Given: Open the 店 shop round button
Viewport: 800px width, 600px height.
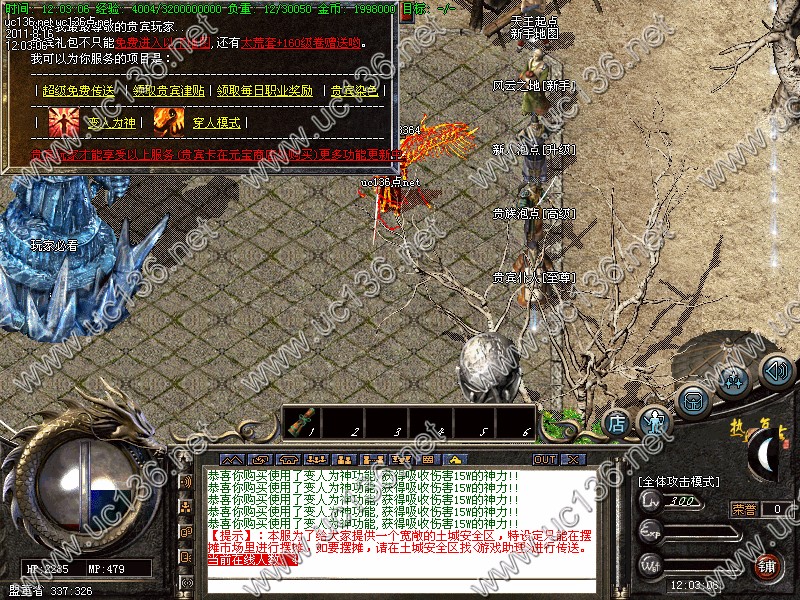Looking at the screenshot, I should 618,423.
